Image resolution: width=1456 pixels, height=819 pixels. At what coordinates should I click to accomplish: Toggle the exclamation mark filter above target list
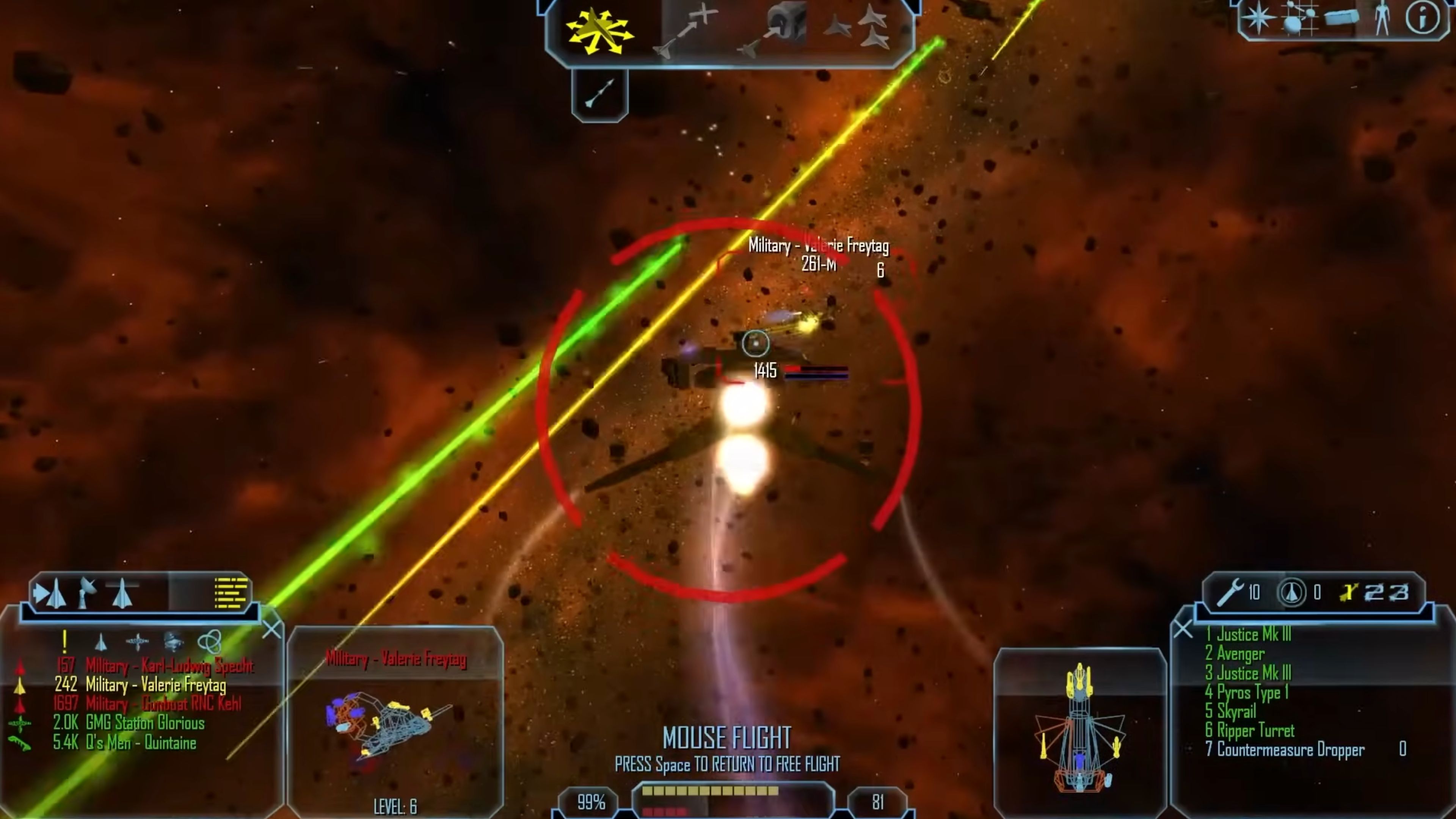[64, 642]
